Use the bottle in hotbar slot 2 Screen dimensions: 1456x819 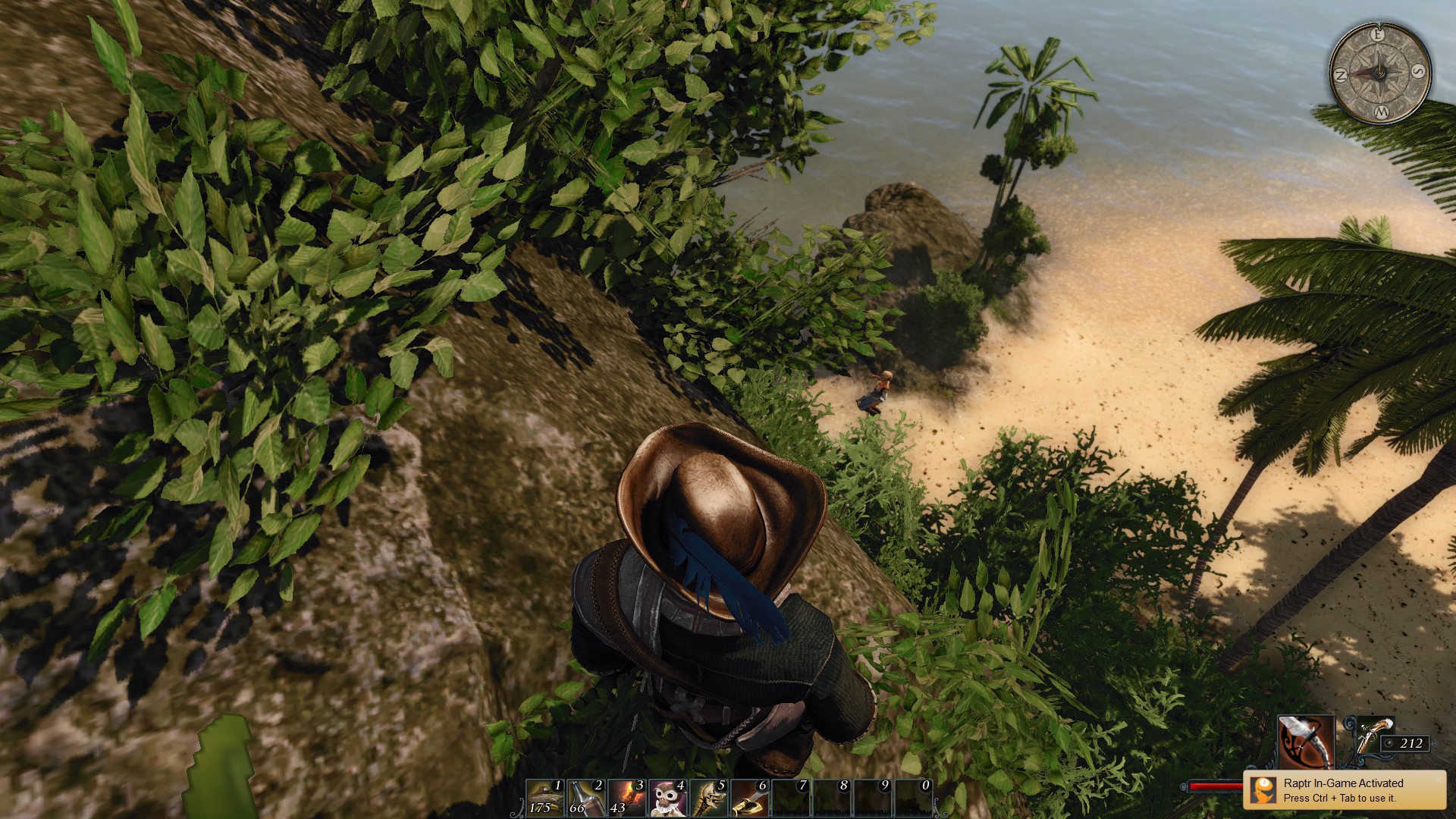click(587, 798)
